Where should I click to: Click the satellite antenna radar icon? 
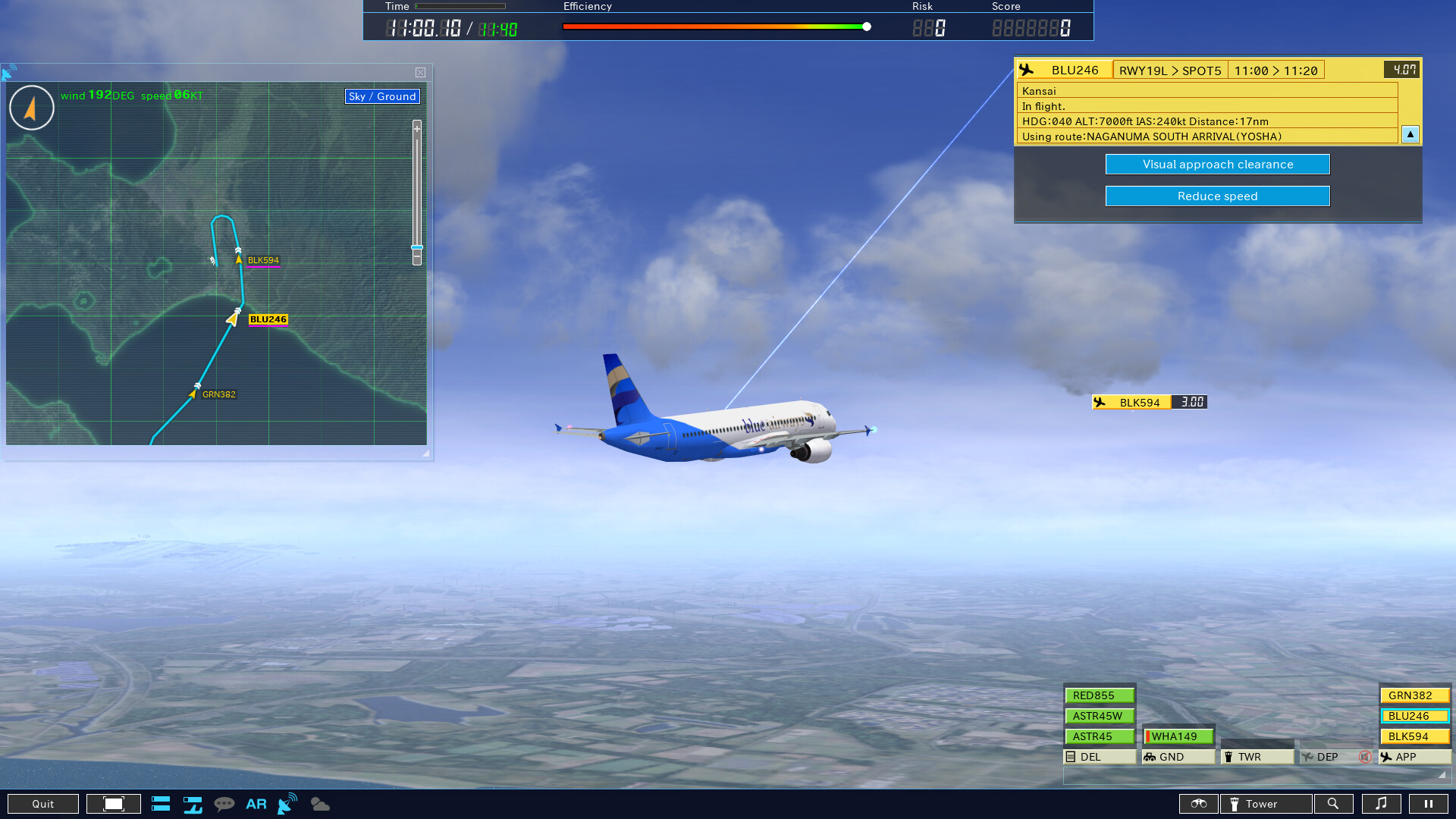point(286,803)
